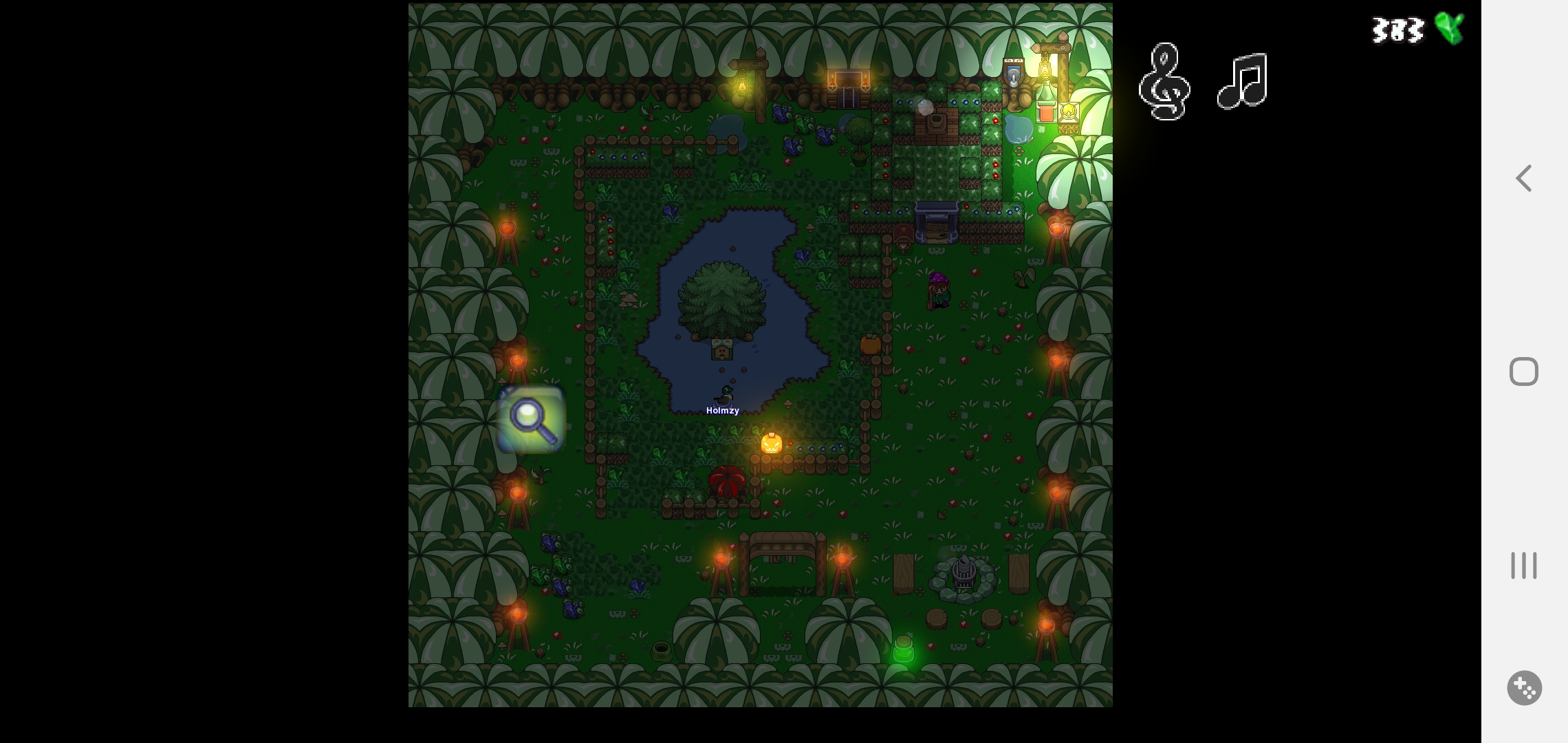Toggle the treble clef music button
The height and width of the screenshot is (743, 1568).
[1164, 81]
